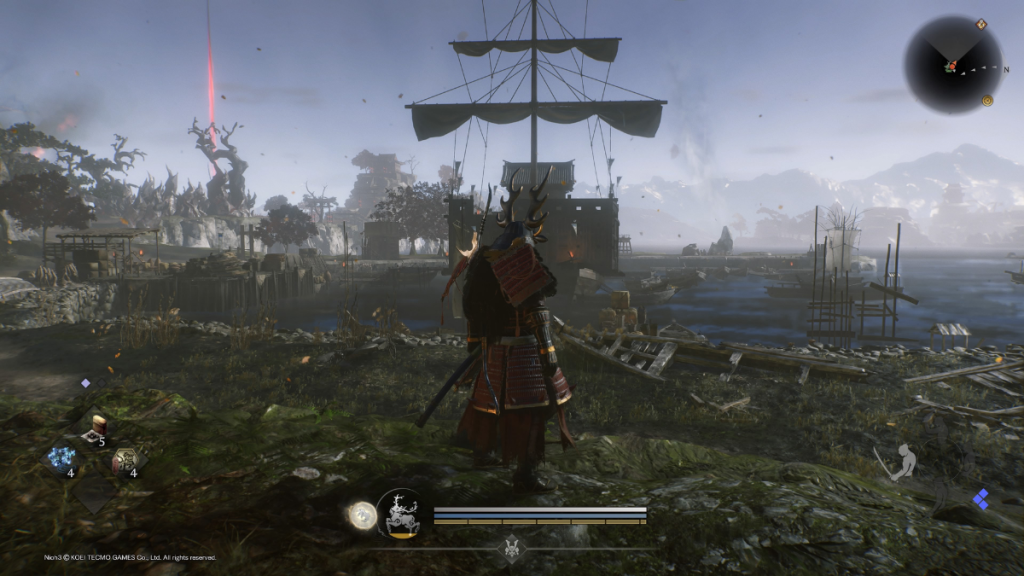Use the blue crystal shard item
Viewport: 1024px width, 576px height.
coord(61,459)
